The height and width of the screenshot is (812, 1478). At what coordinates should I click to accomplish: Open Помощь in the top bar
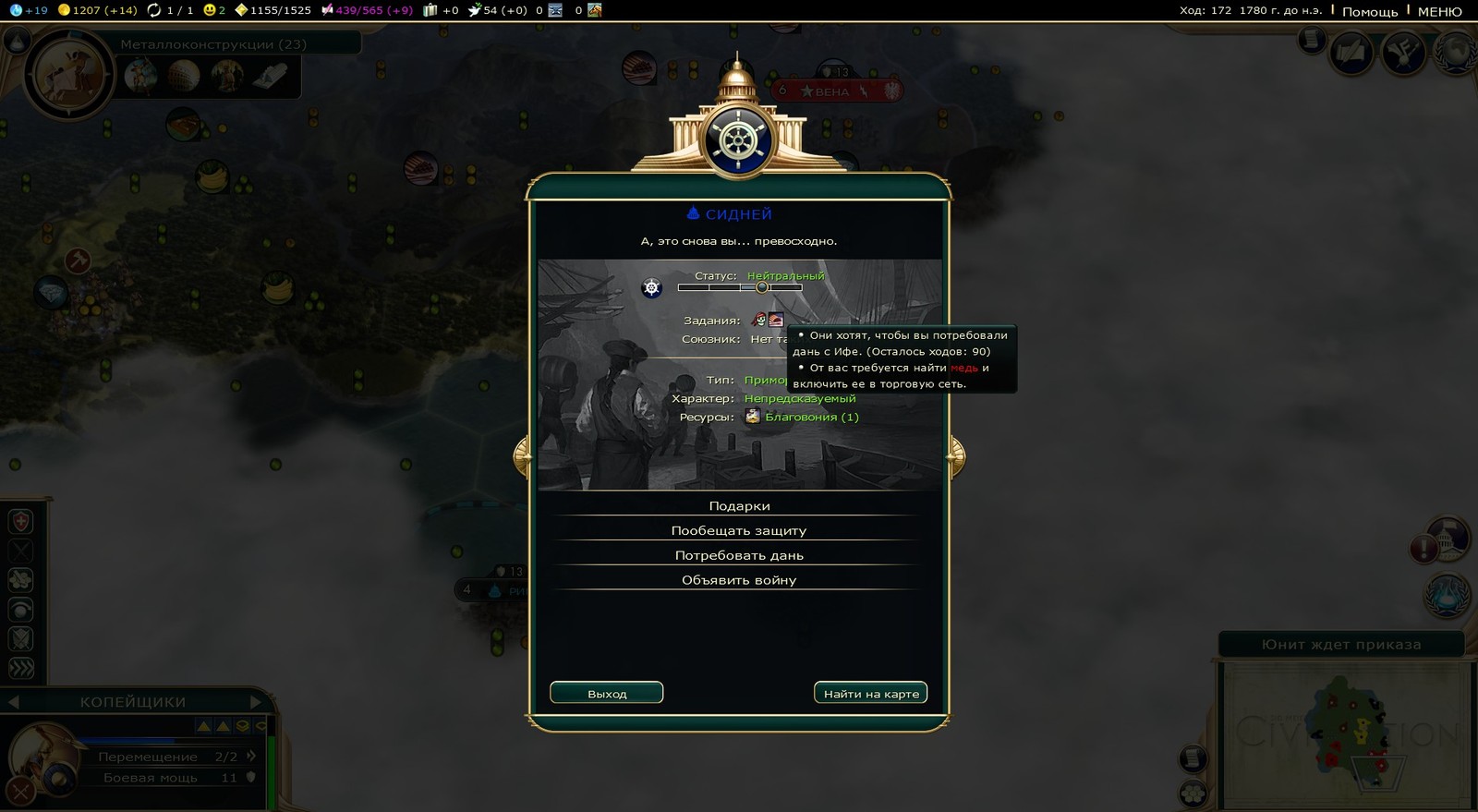point(1370,12)
